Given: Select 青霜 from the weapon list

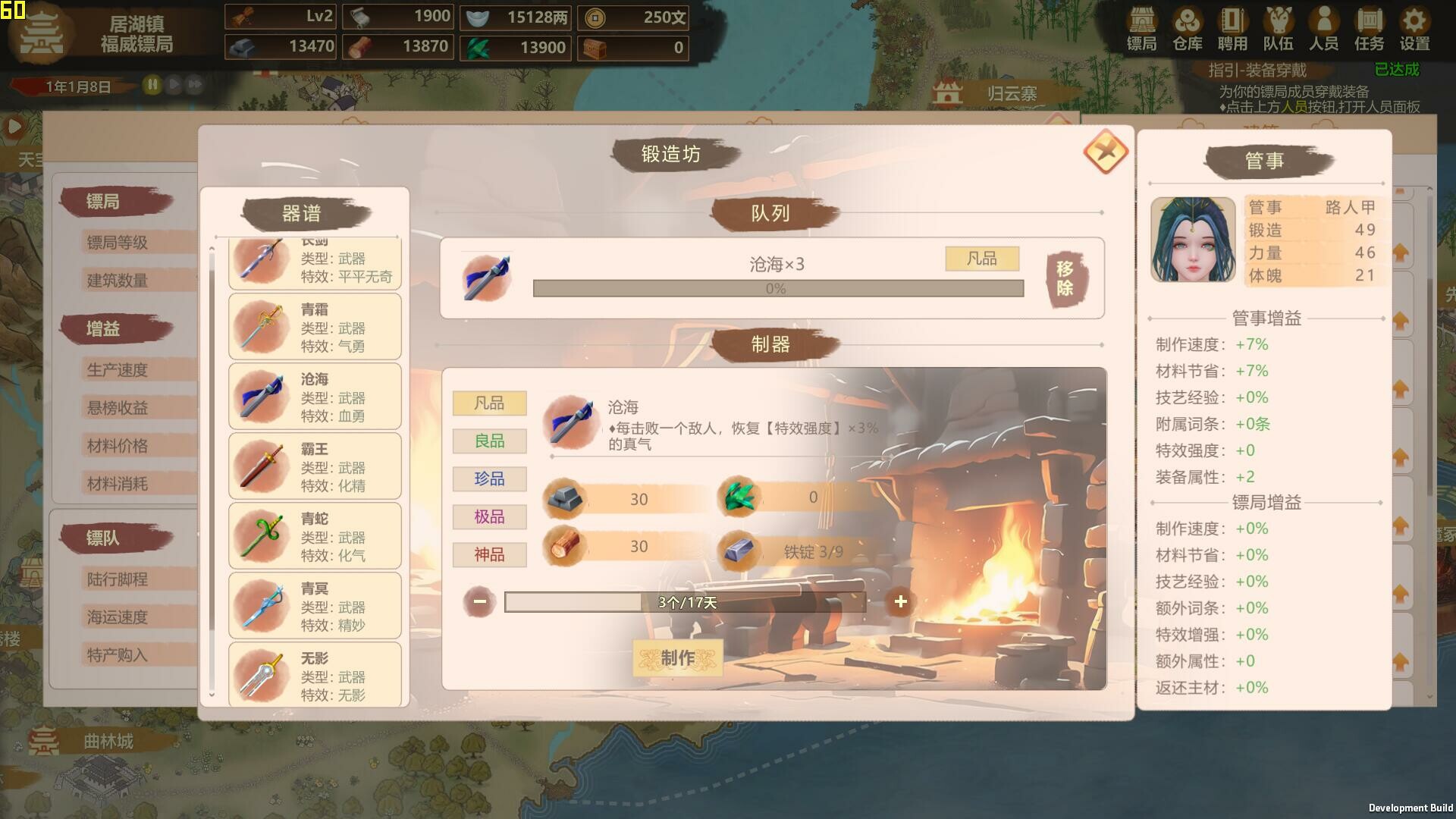Looking at the screenshot, I should pos(315,326).
